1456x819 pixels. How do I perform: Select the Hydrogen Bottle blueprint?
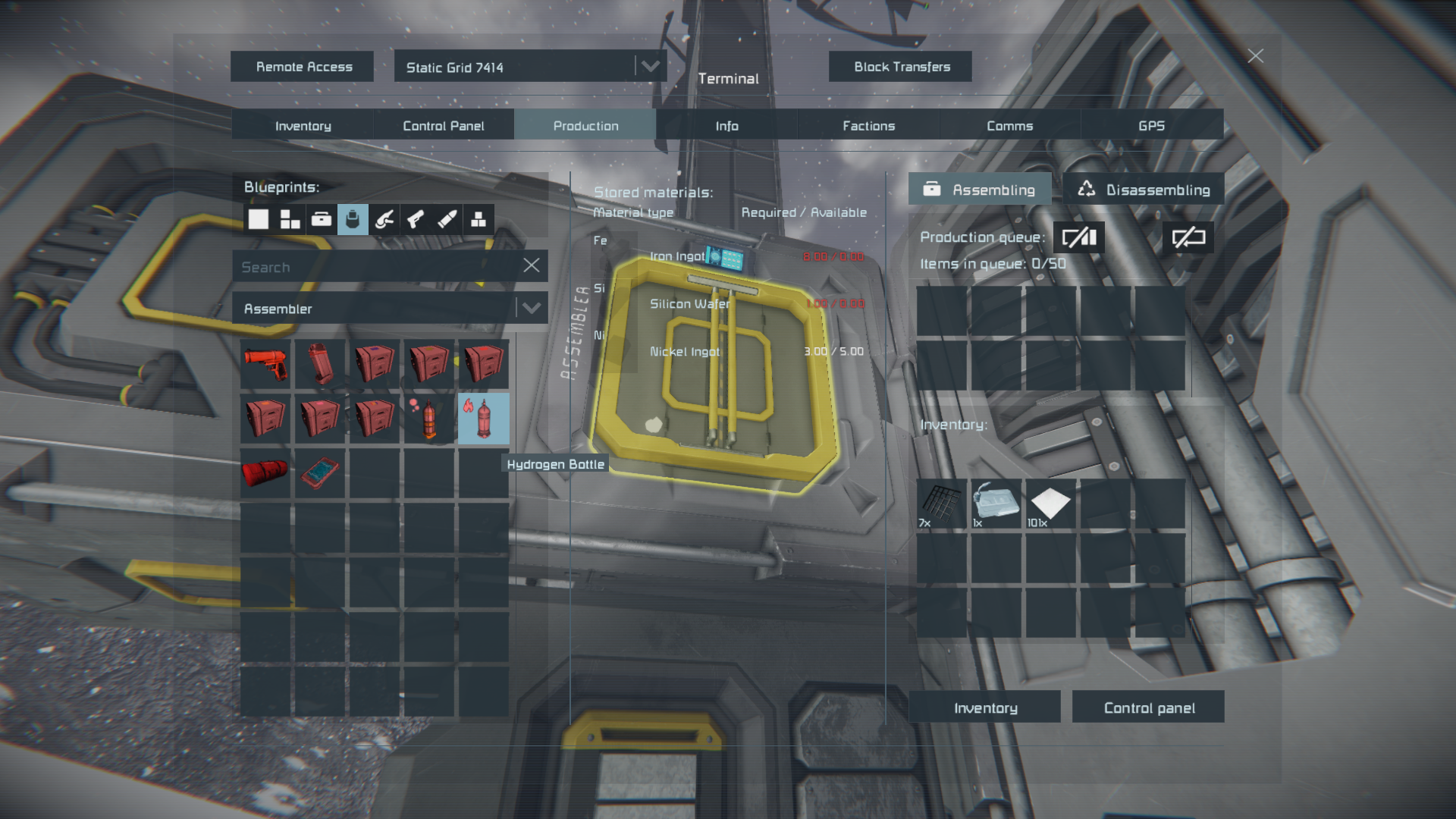point(484,418)
